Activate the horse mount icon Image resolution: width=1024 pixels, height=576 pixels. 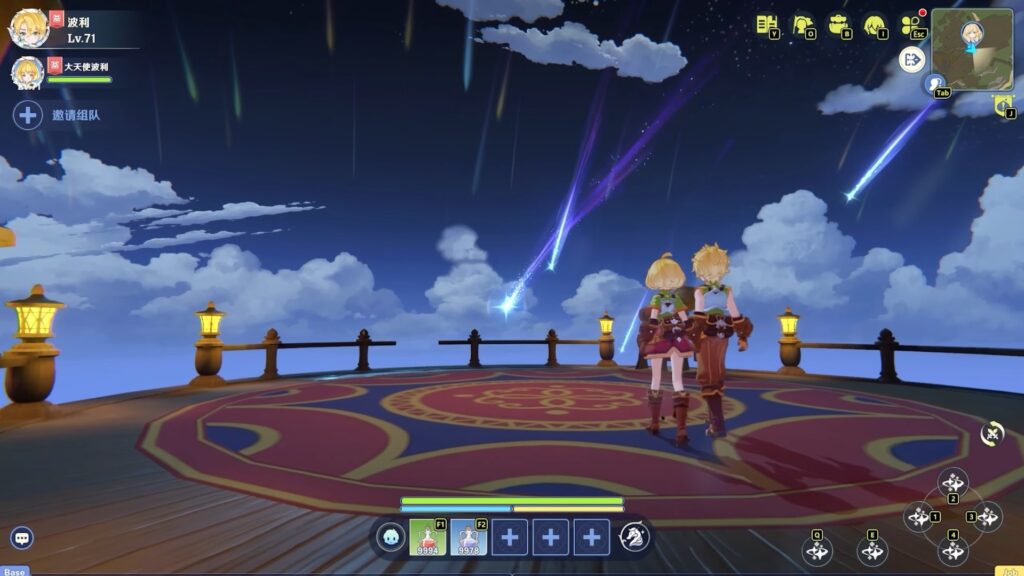pyautogui.click(x=634, y=537)
